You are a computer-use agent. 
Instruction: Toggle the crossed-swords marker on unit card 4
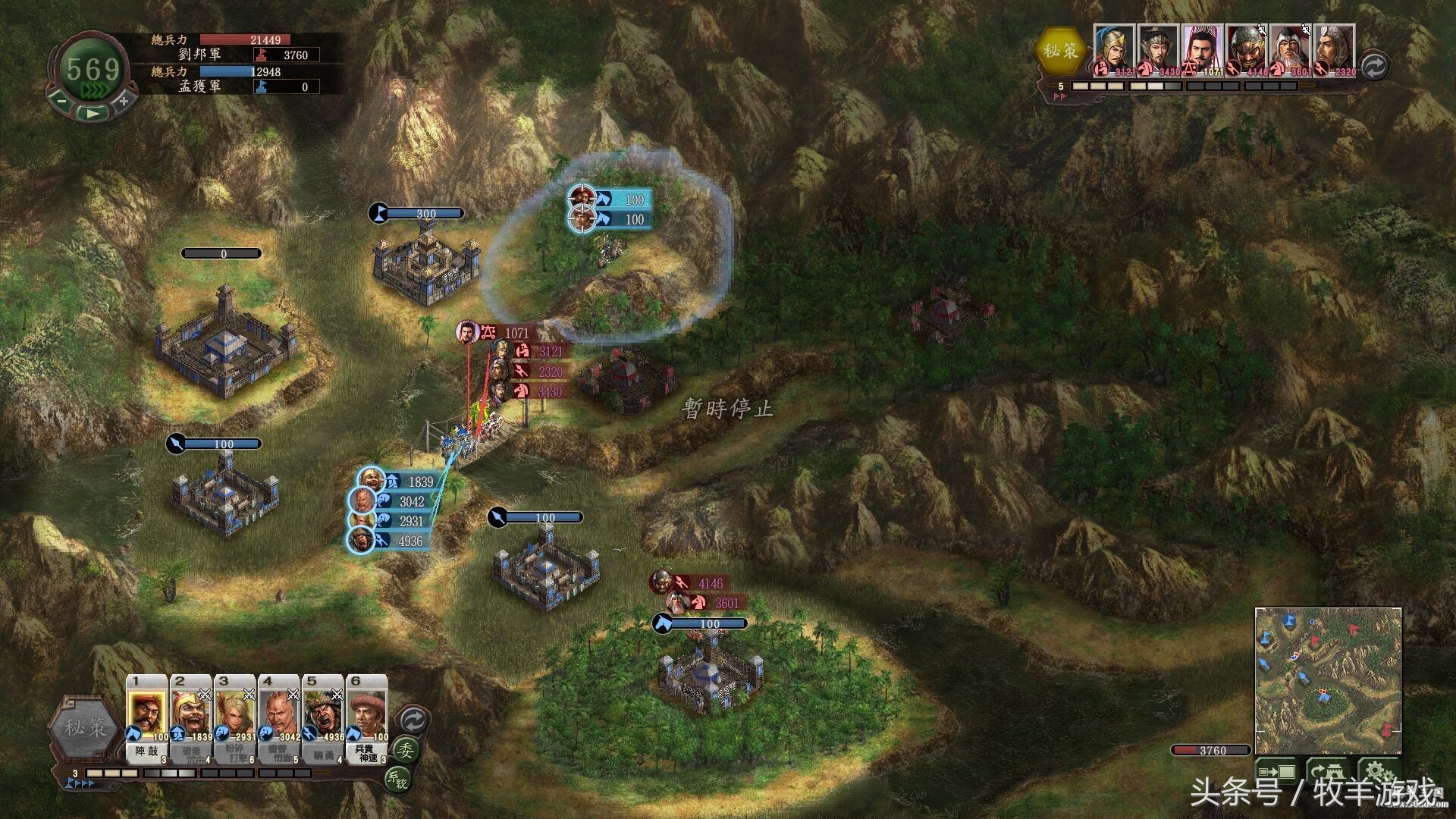point(293,696)
